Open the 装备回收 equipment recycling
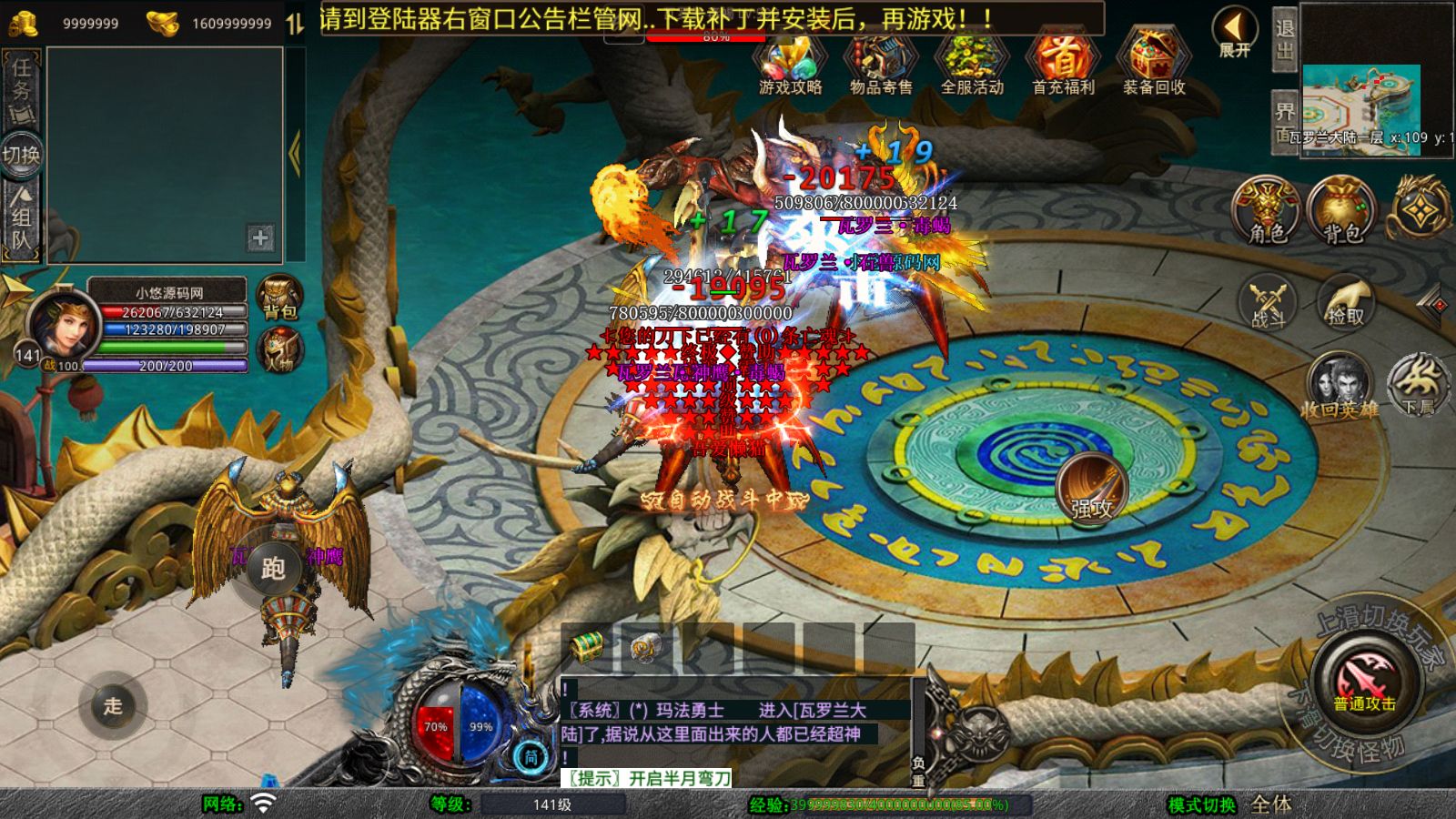The height and width of the screenshot is (819, 1456). click(x=1153, y=63)
